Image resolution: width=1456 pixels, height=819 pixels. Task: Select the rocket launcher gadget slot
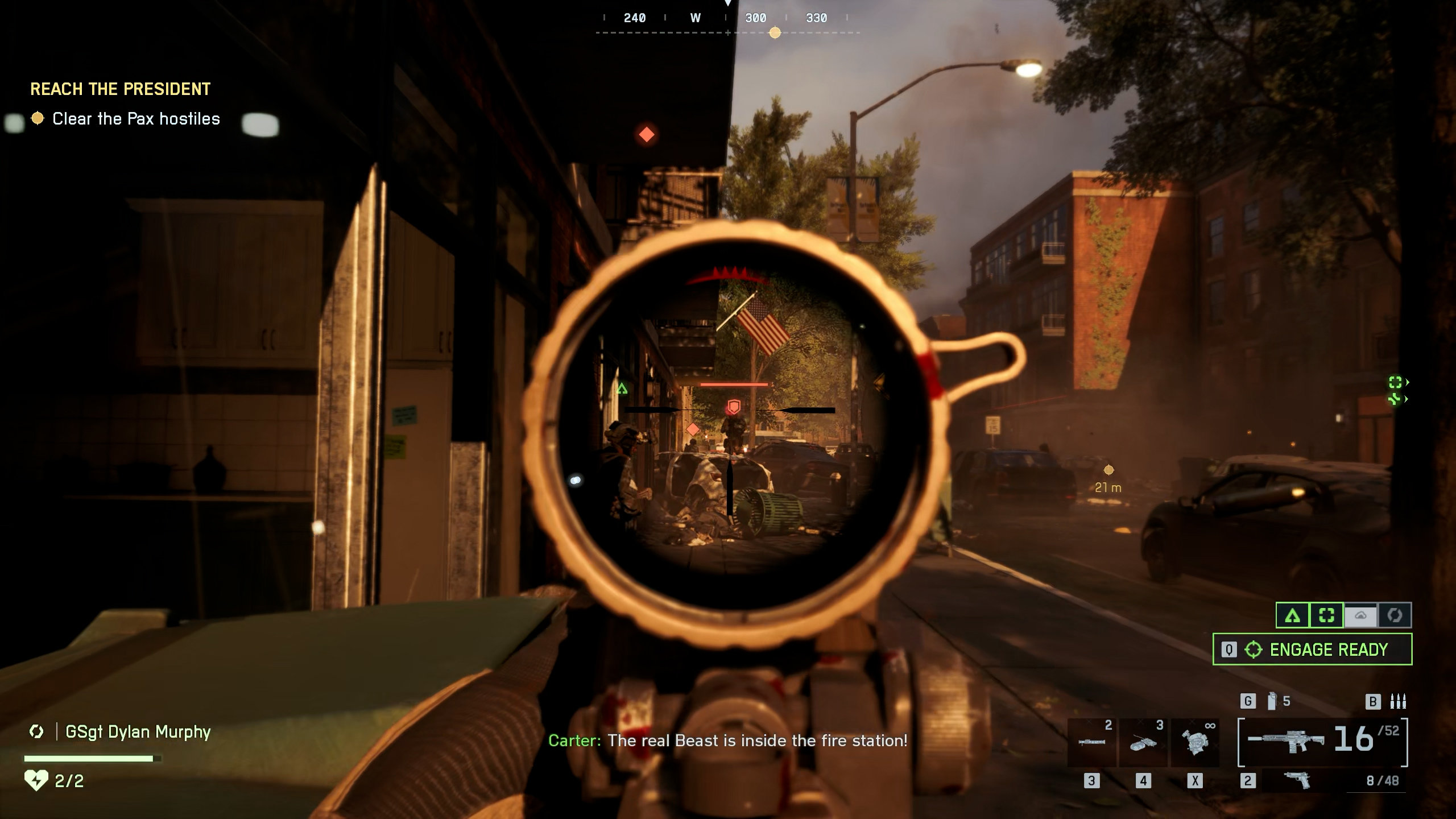click(x=1091, y=742)
